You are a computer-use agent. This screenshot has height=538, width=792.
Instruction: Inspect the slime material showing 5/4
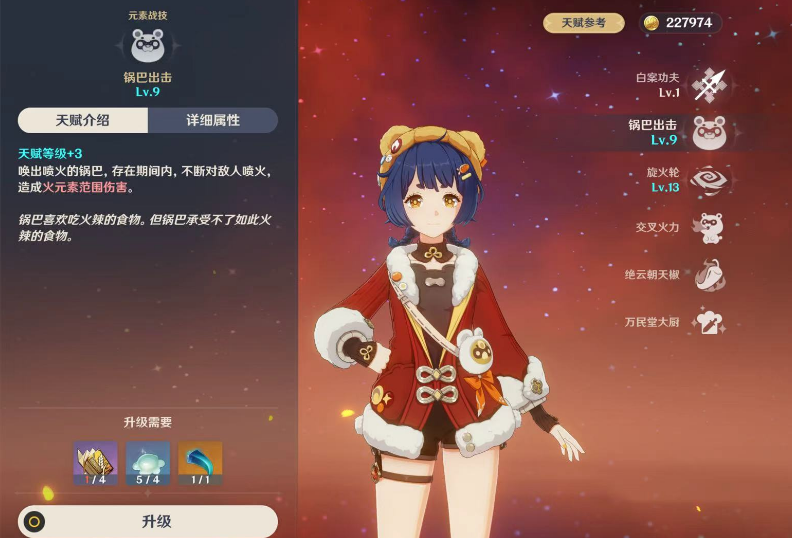pos(148,464)
